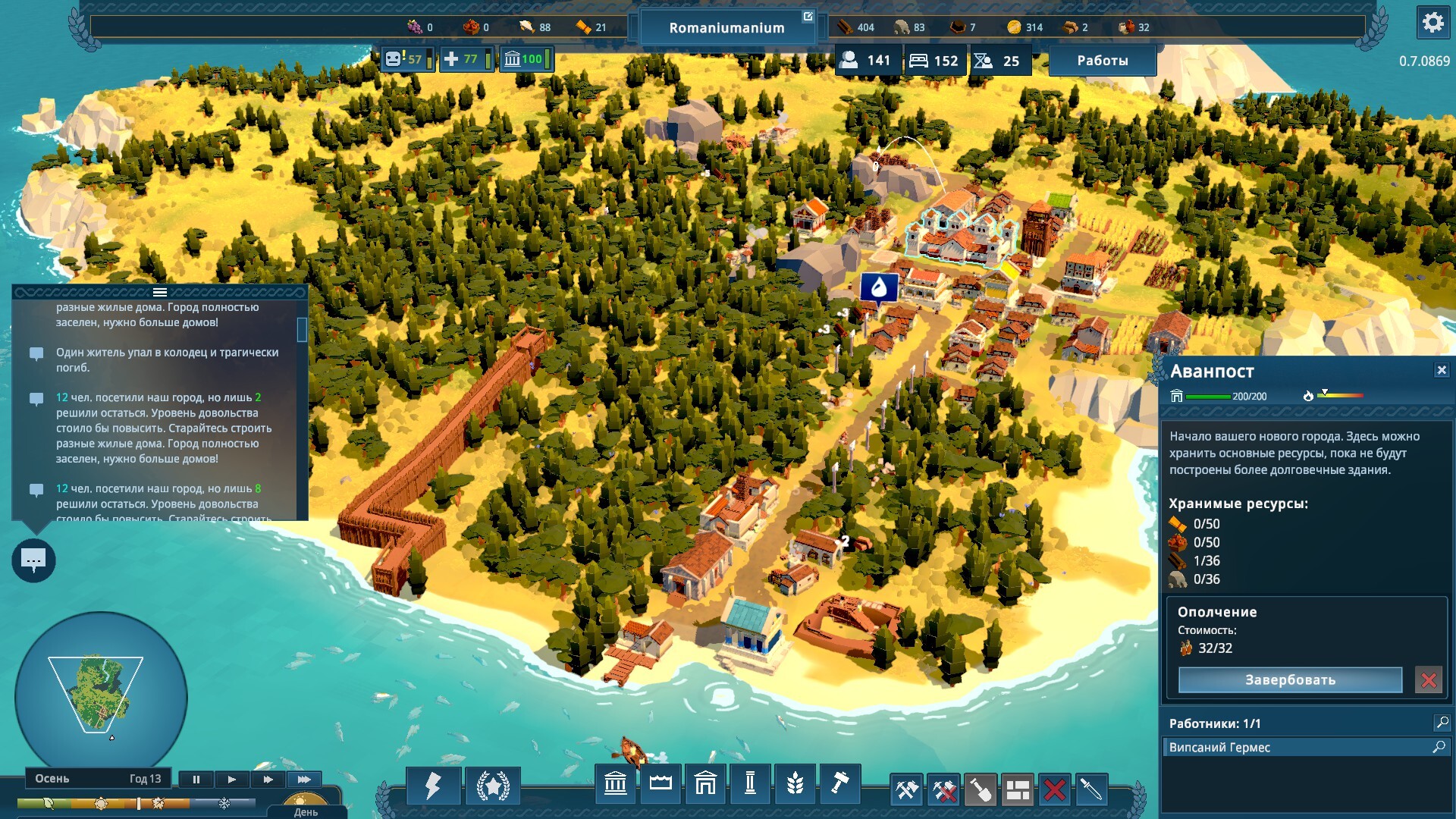
Task: Click the magnifier next to Работники
Action: tap(1442, 723)
